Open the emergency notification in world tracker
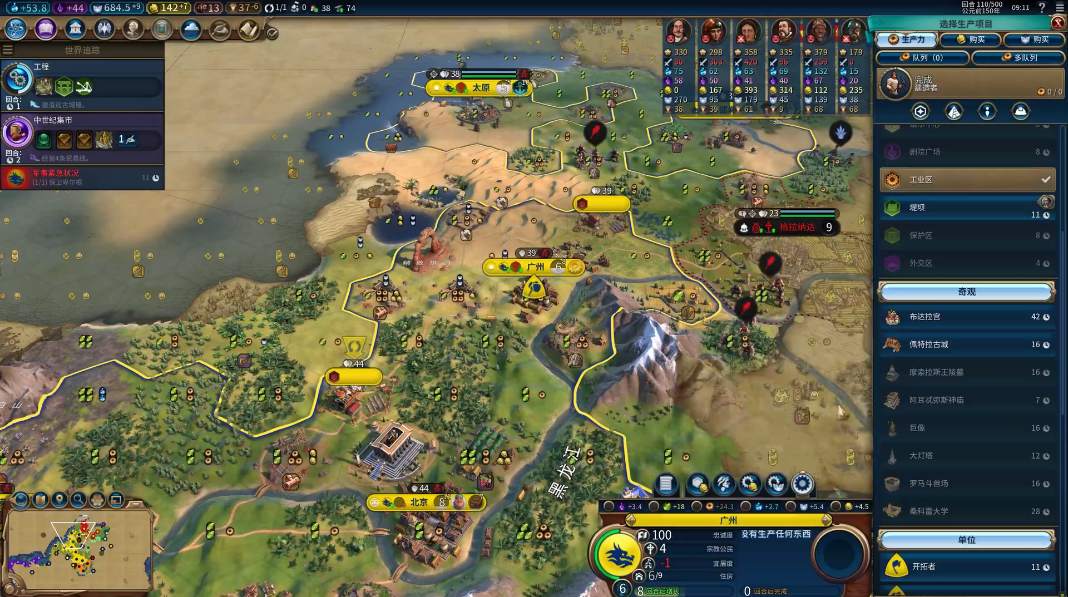Viewport: 1068px width, 597px height. click(x=82, y=178)
